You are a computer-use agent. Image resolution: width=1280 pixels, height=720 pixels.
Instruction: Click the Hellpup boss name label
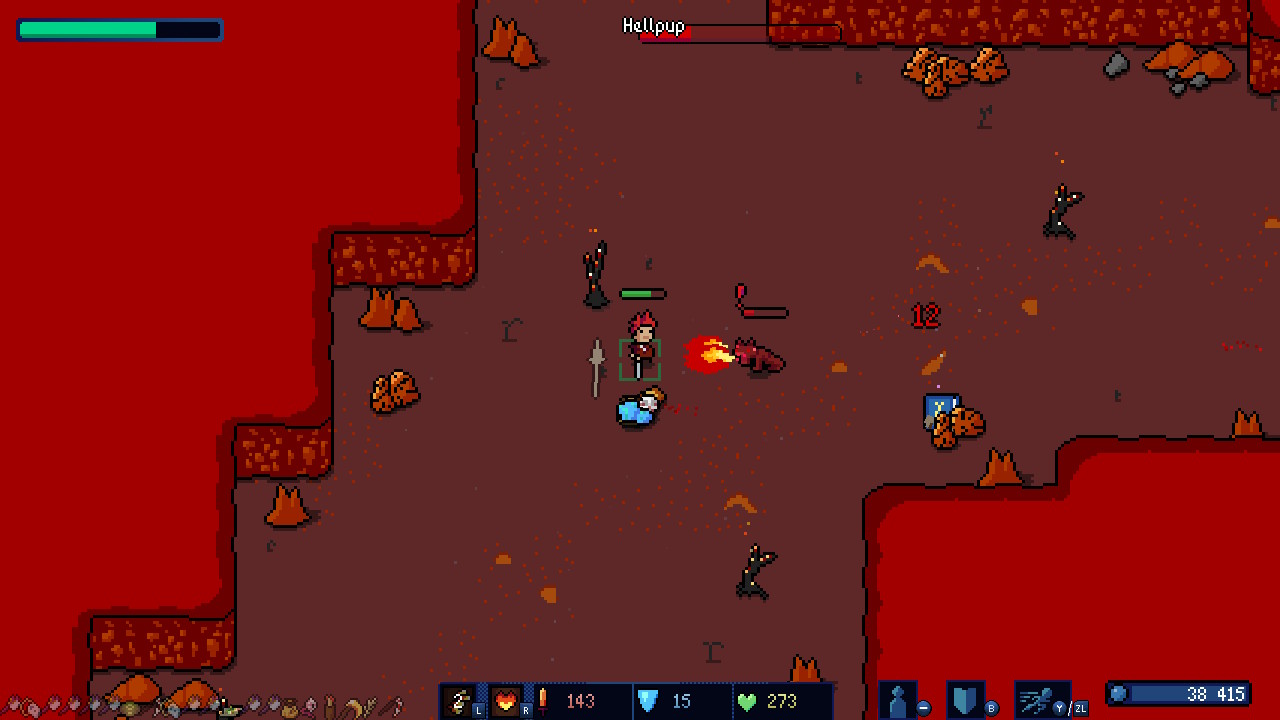point(655,26)
